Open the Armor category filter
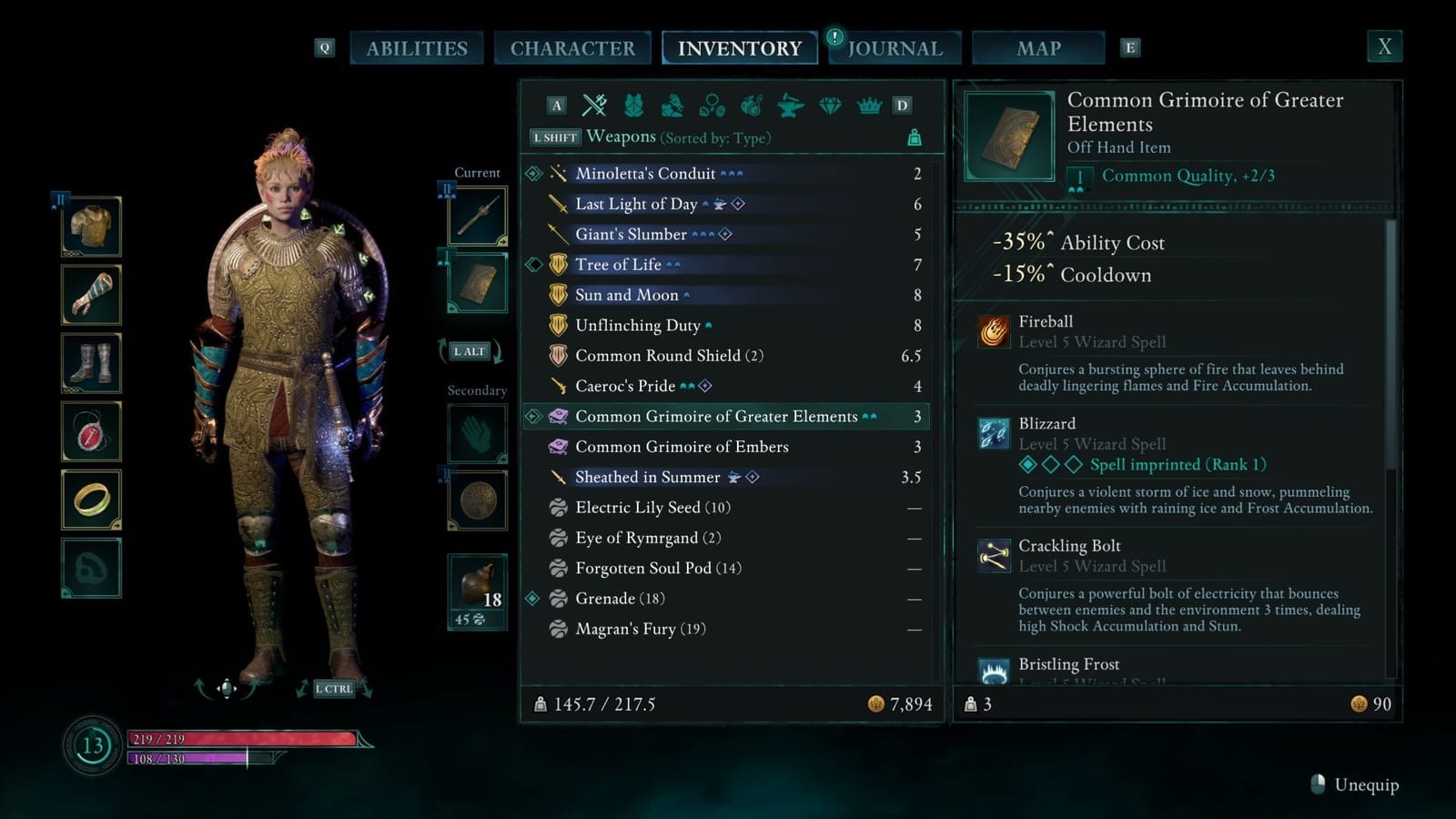Viewport: 1456px width, 819px height. [634, 106]
